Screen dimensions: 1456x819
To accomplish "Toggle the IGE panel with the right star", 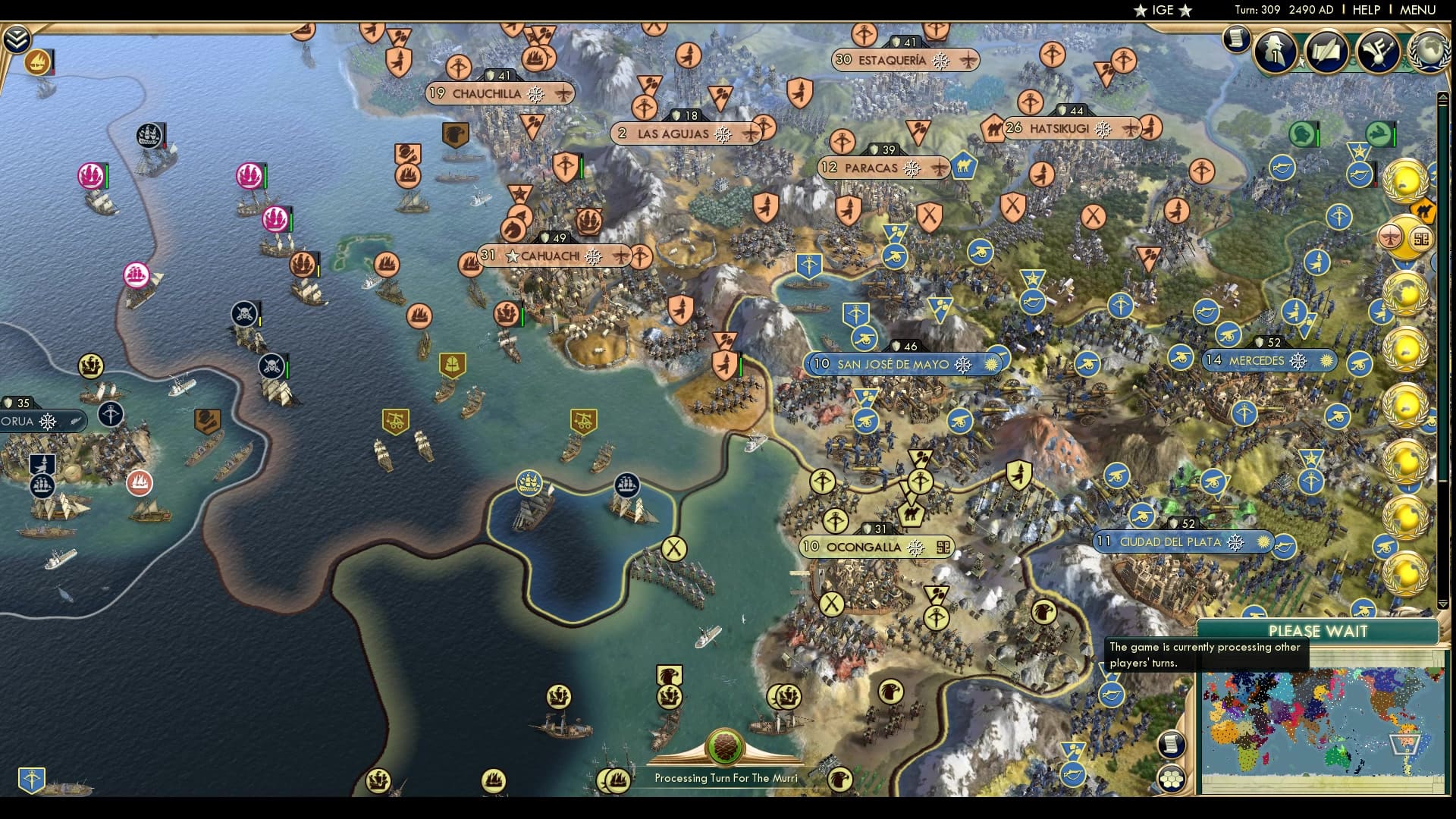I will coord(1185,10).
